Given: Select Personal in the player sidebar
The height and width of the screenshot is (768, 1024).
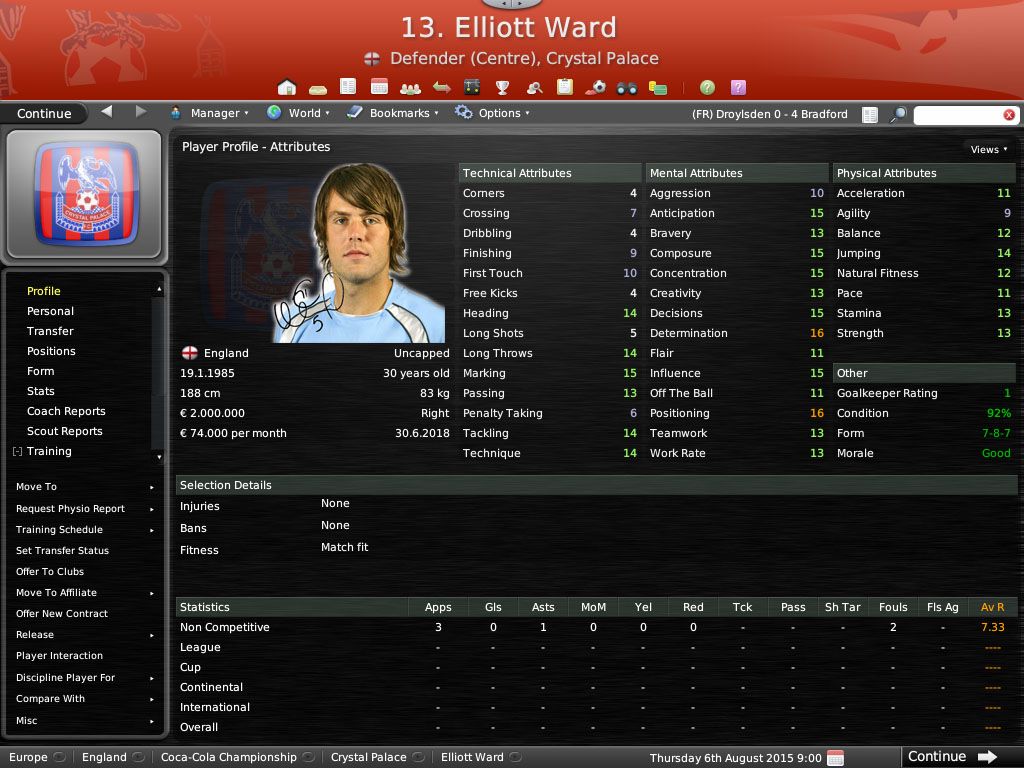Looking at the screenshot, I should click(50, 311).
